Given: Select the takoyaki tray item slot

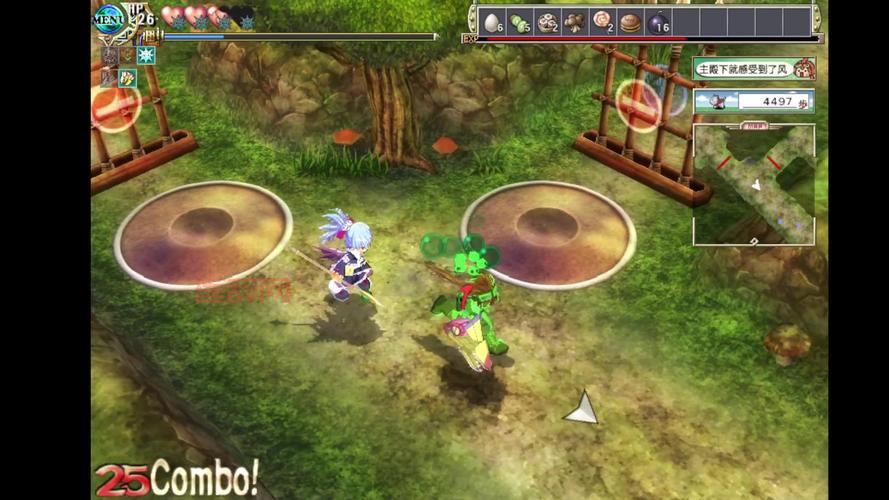Looking at the screenshot, I should pyautogui.click(x=548, y=22).
